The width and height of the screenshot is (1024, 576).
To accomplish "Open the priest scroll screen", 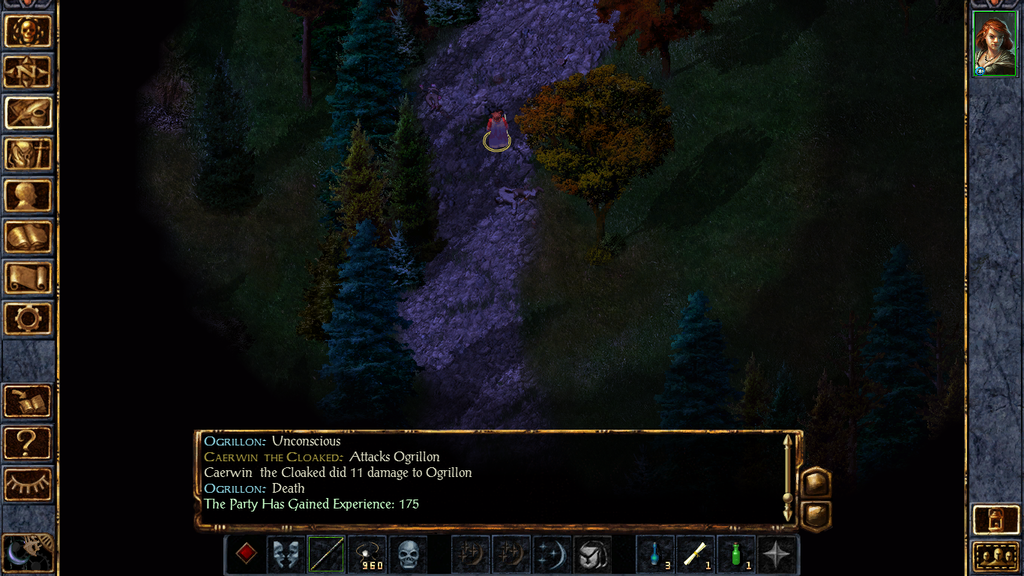I will click(28, 278).
